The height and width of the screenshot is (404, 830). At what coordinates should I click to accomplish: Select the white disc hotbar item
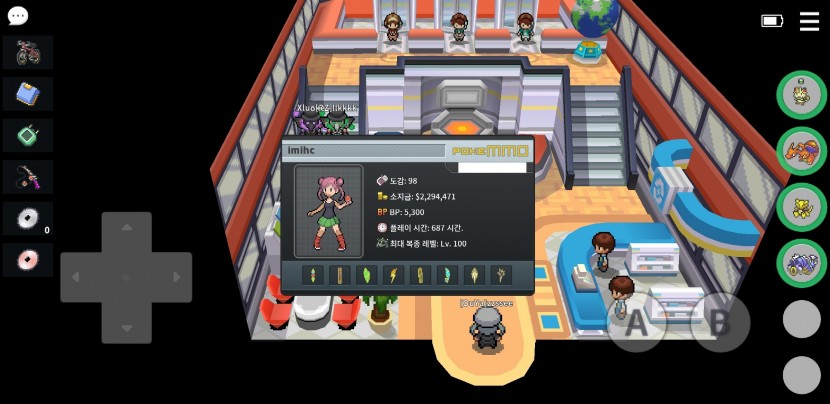[x=28, y=218]
